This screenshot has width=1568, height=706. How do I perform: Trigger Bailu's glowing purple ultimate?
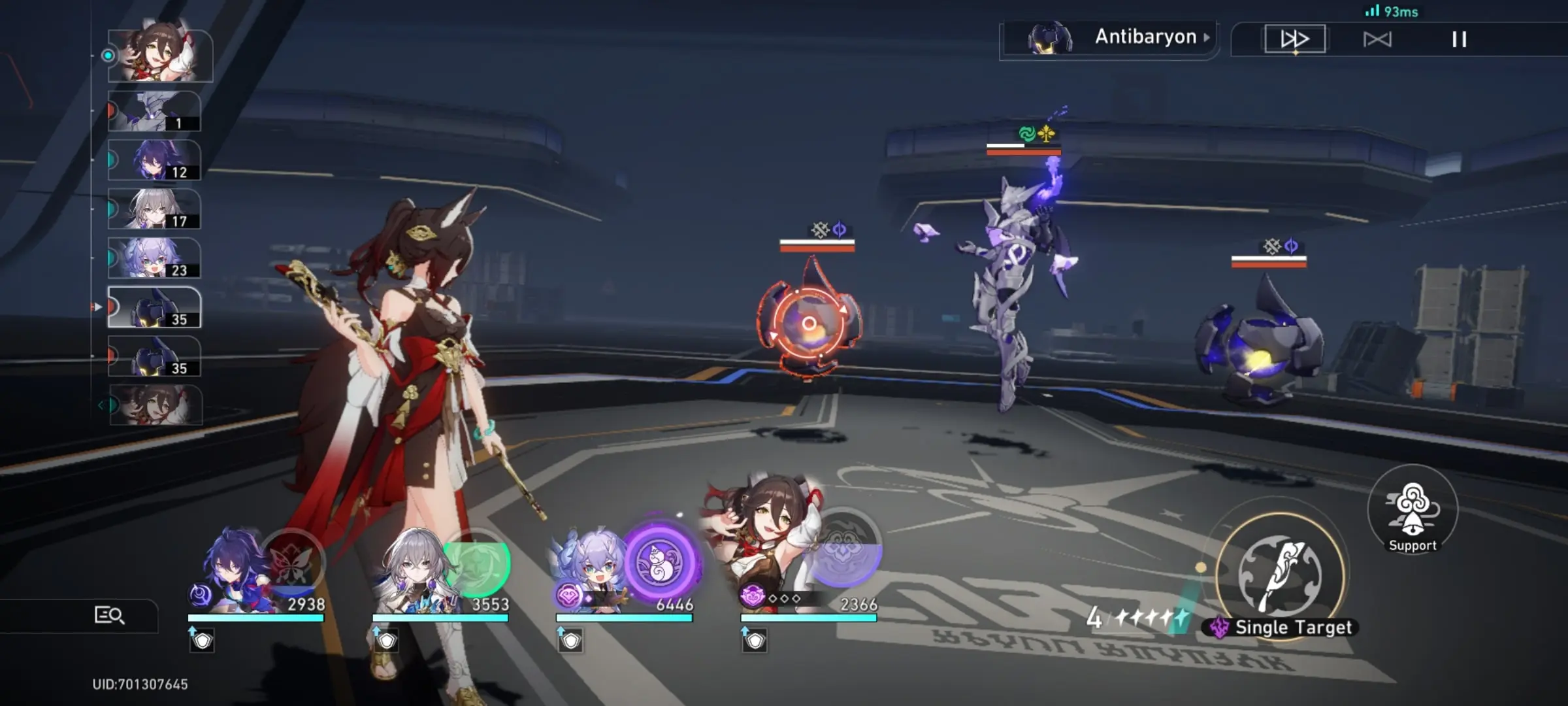(661, 561)
